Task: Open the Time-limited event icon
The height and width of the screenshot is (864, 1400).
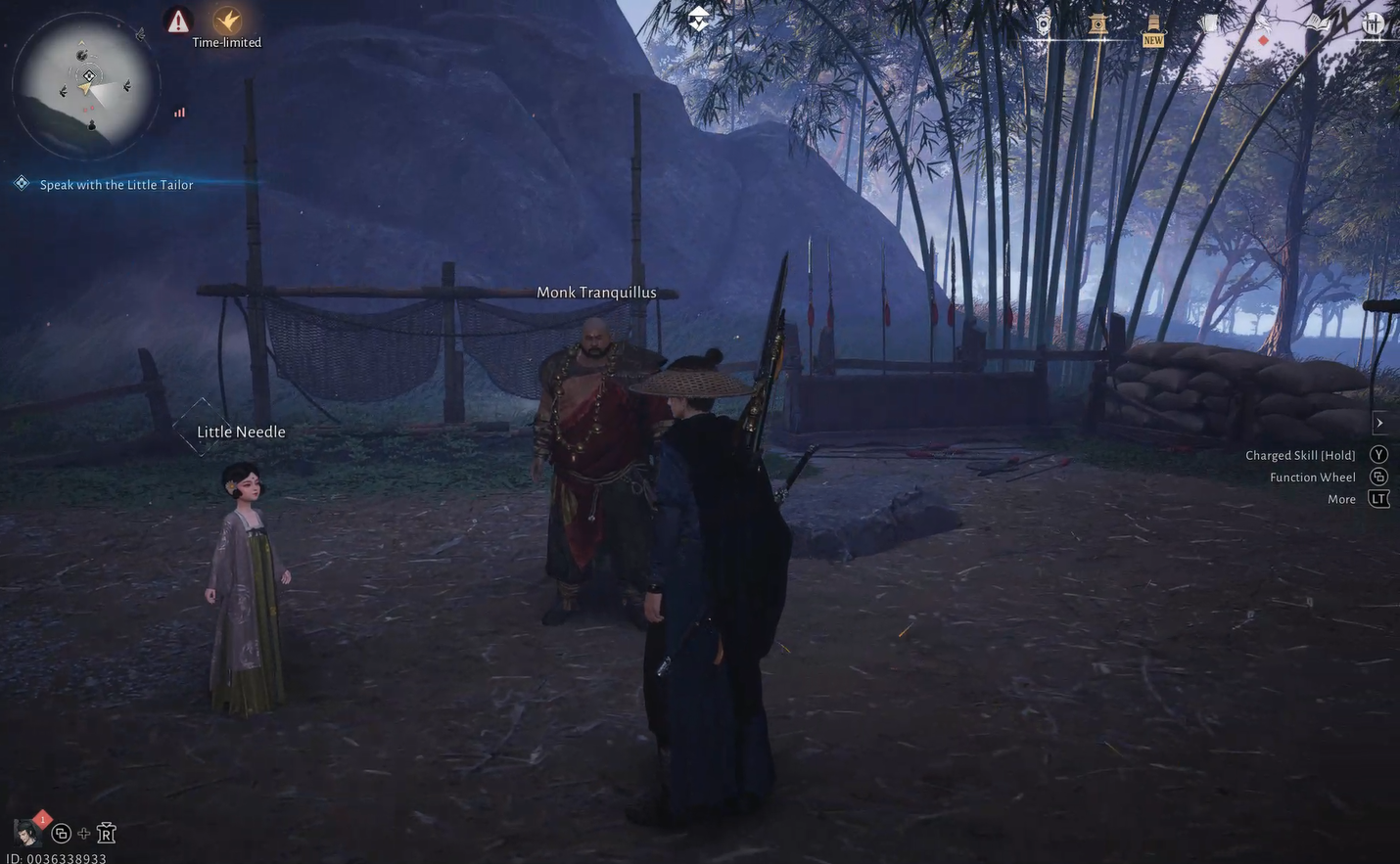Action: (x=227, y=20)
